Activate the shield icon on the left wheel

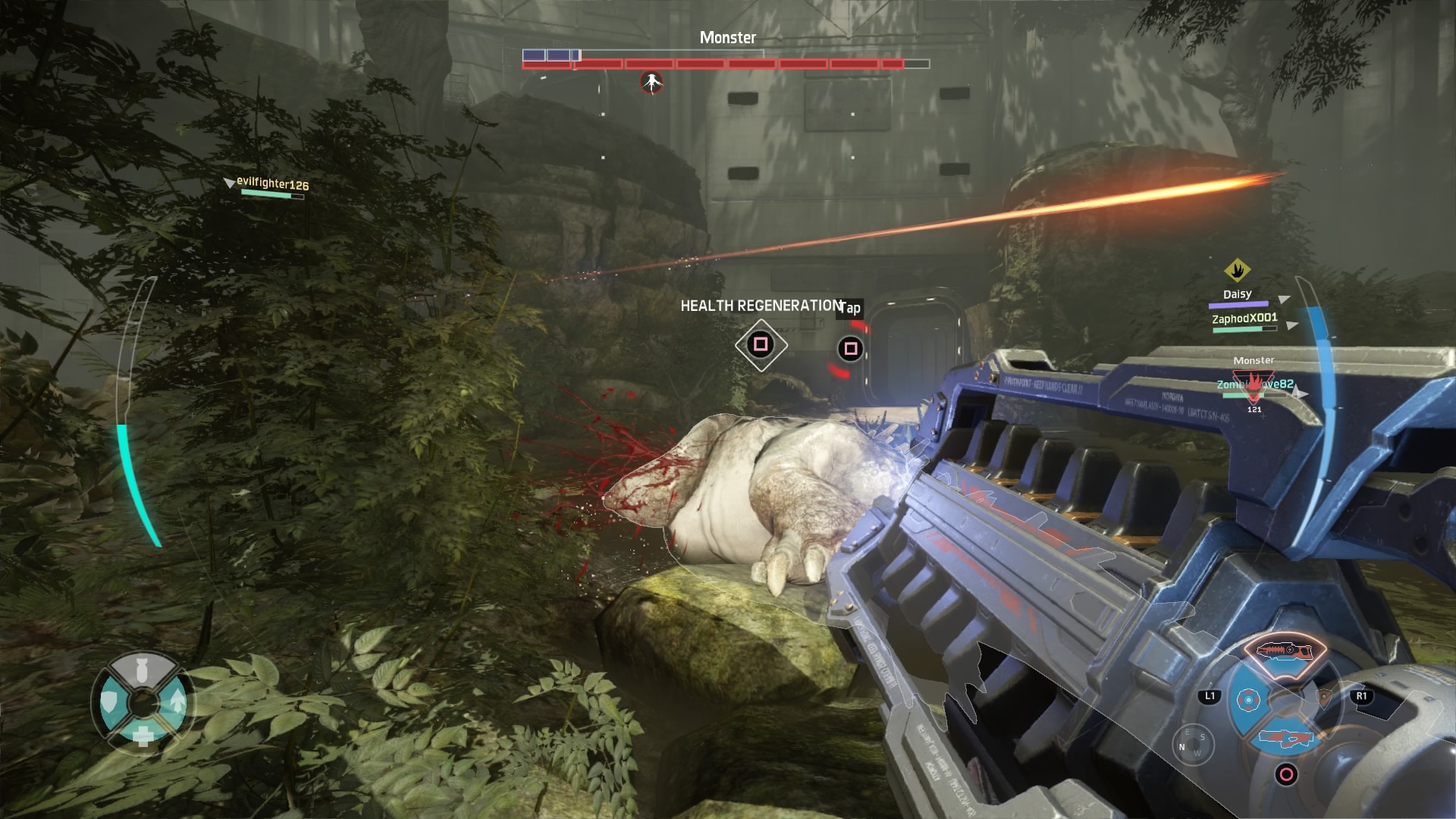pos(110,703)
